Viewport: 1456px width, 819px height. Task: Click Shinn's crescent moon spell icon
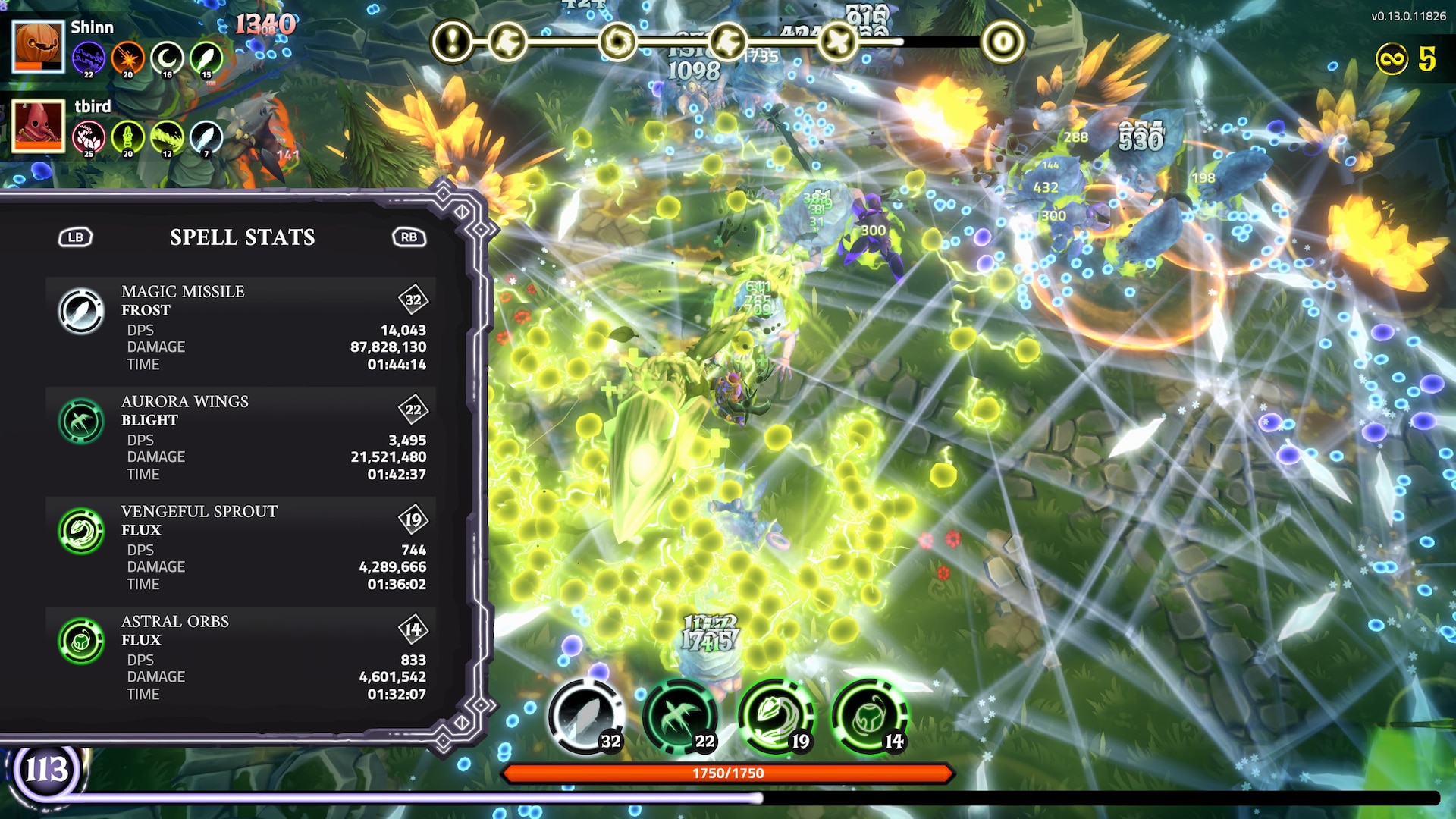pyautogui.click(x=167, y=58)
